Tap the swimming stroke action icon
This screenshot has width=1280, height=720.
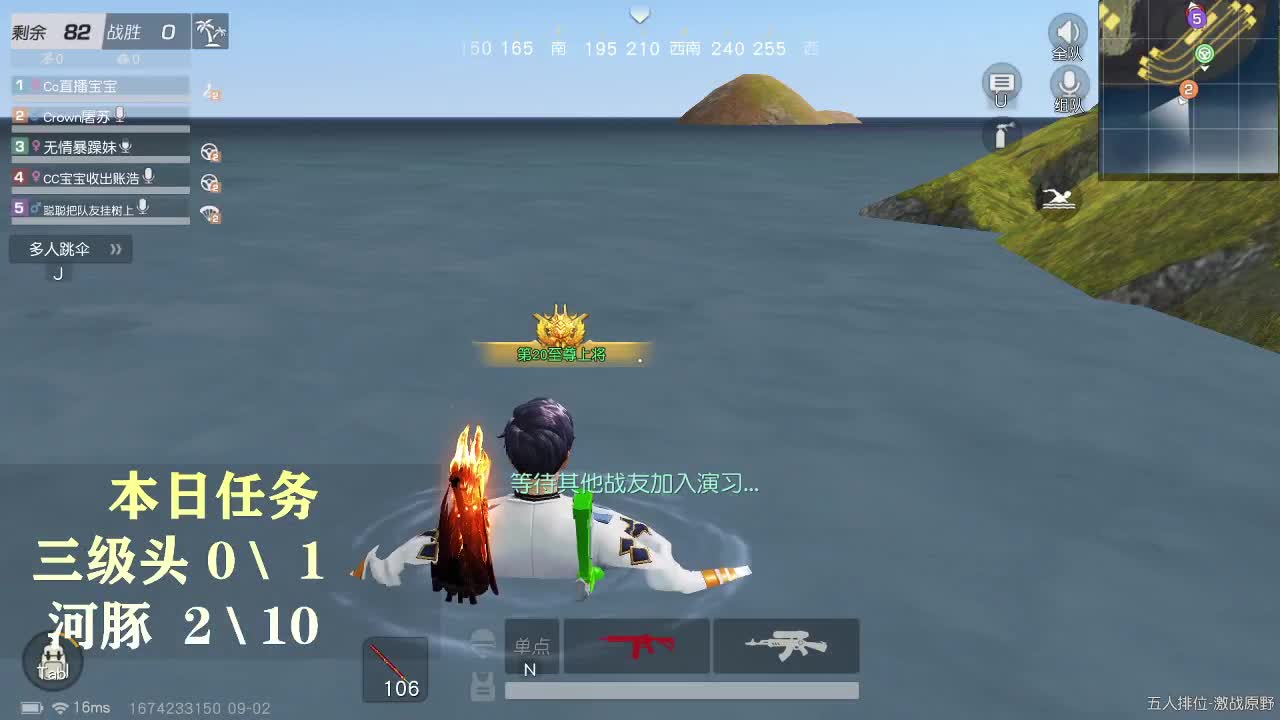(x=1060, y=198)
